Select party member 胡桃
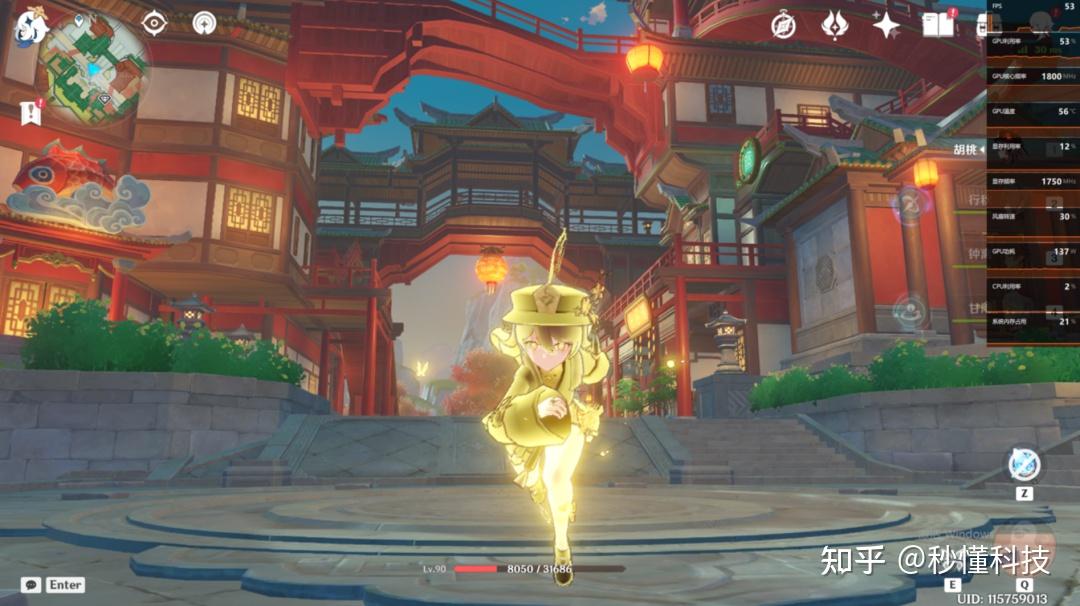Screen dimensions: 1080x606 [966, 150]
